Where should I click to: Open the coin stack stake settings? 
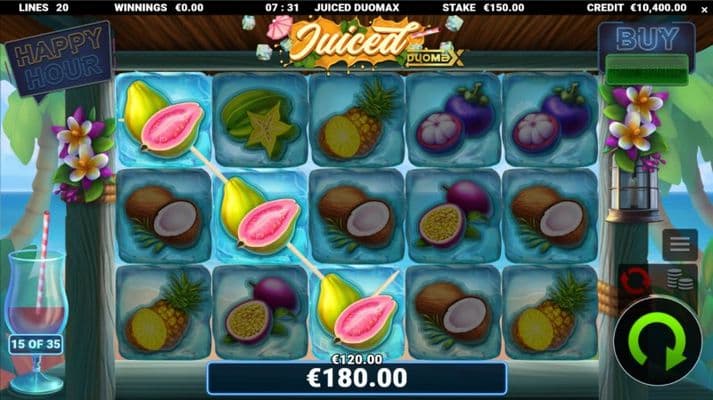pyautogui.click(x=681, y=280)
